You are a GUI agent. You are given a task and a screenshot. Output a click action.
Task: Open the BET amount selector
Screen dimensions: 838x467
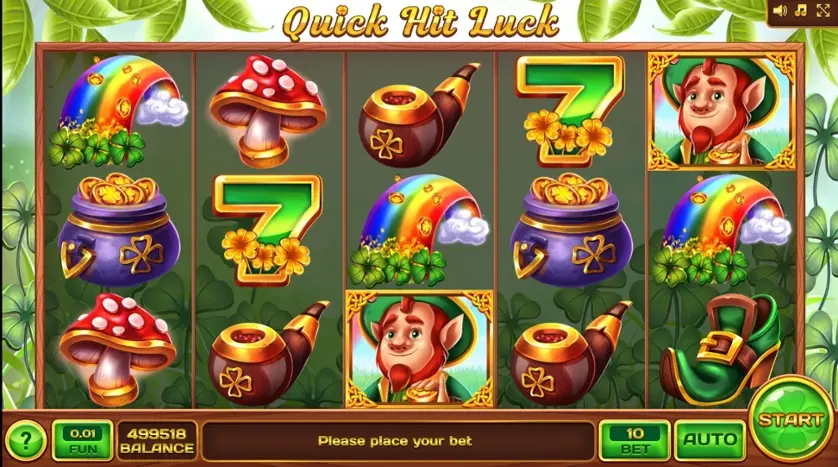pyautogui.click(x=634, y=438)
